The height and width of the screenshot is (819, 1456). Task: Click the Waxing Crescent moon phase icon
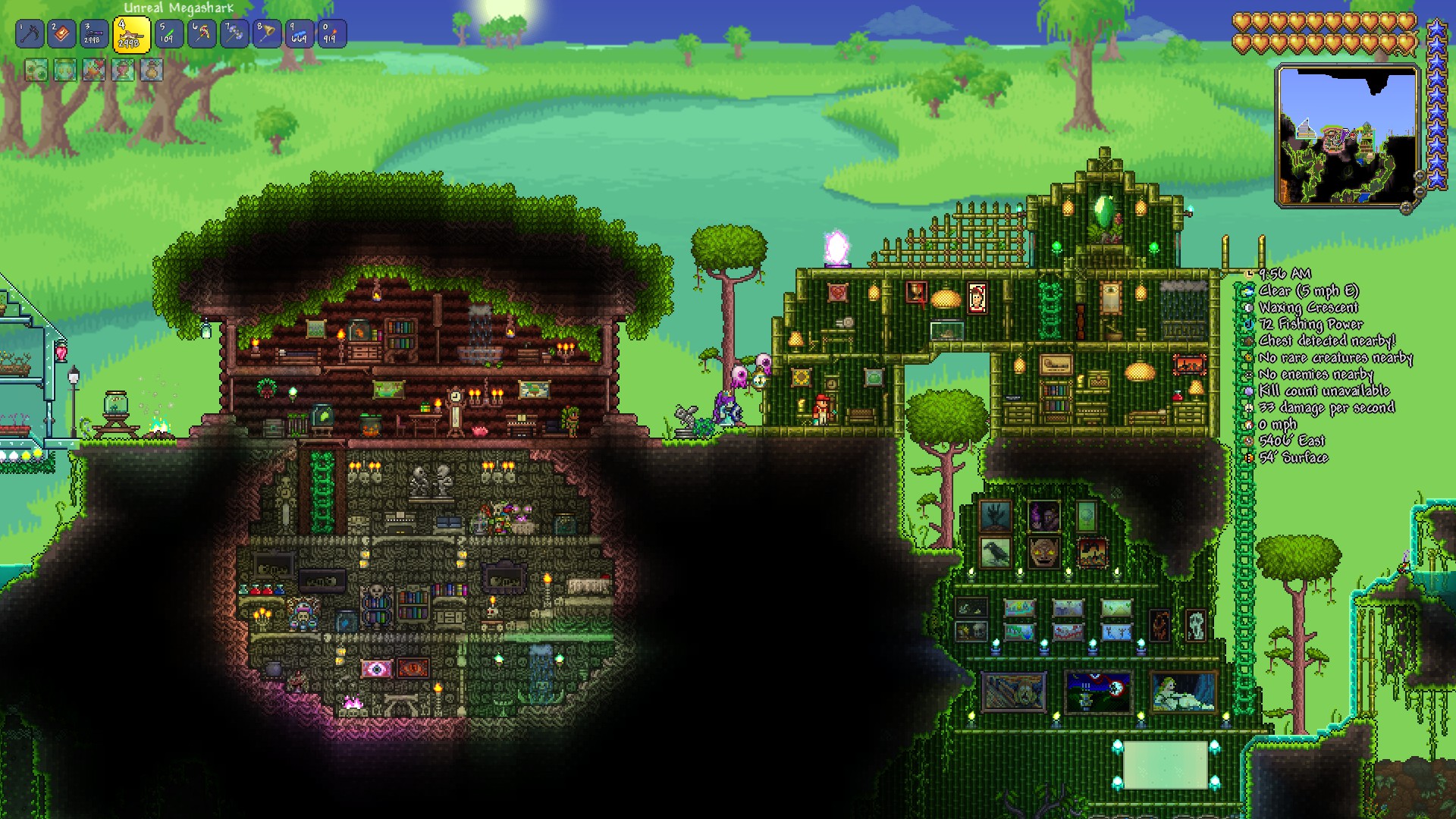point(1247,309)
